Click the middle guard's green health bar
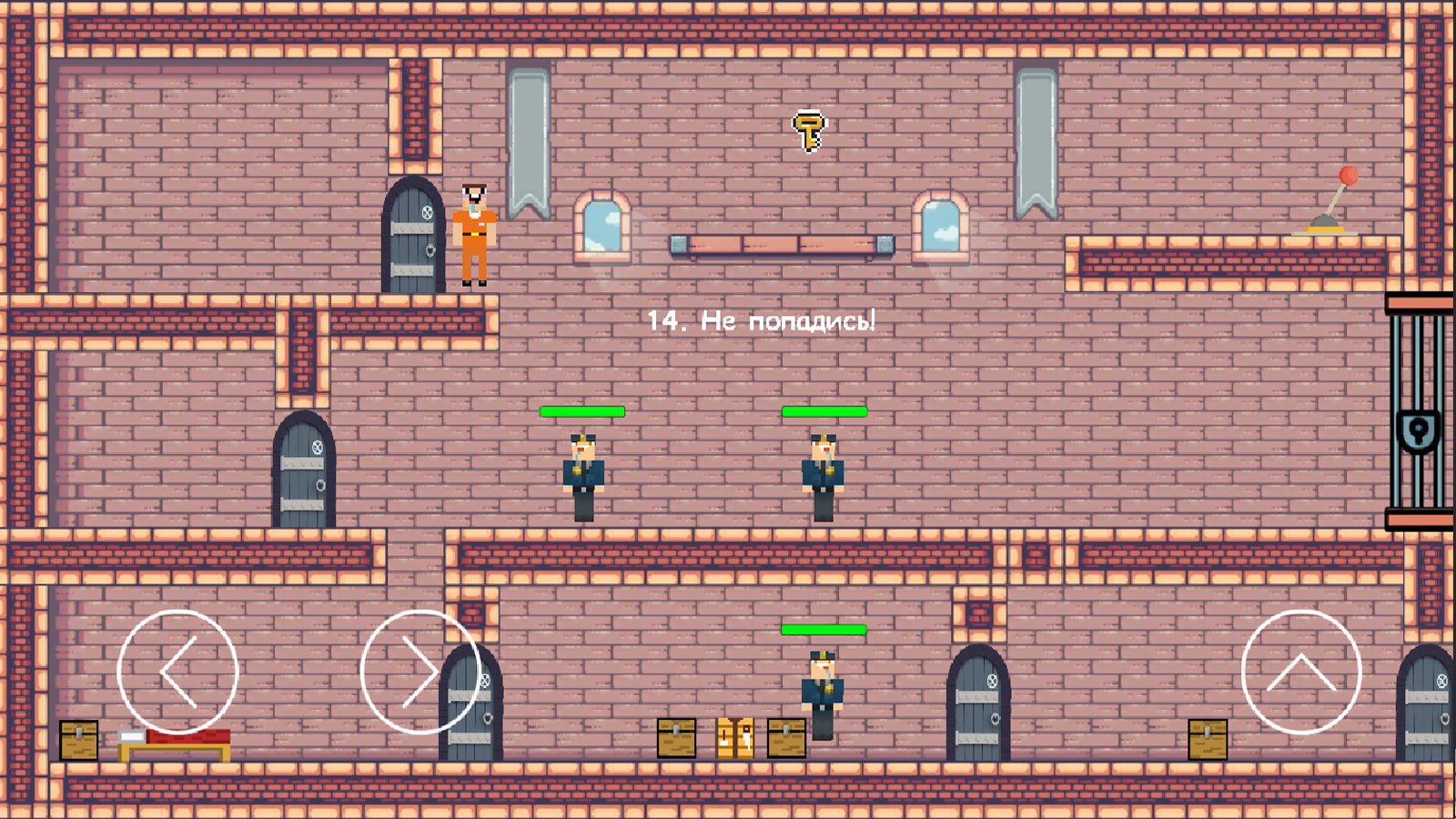The height and width of the screenshot is (819, 1456). pos(824,411)
